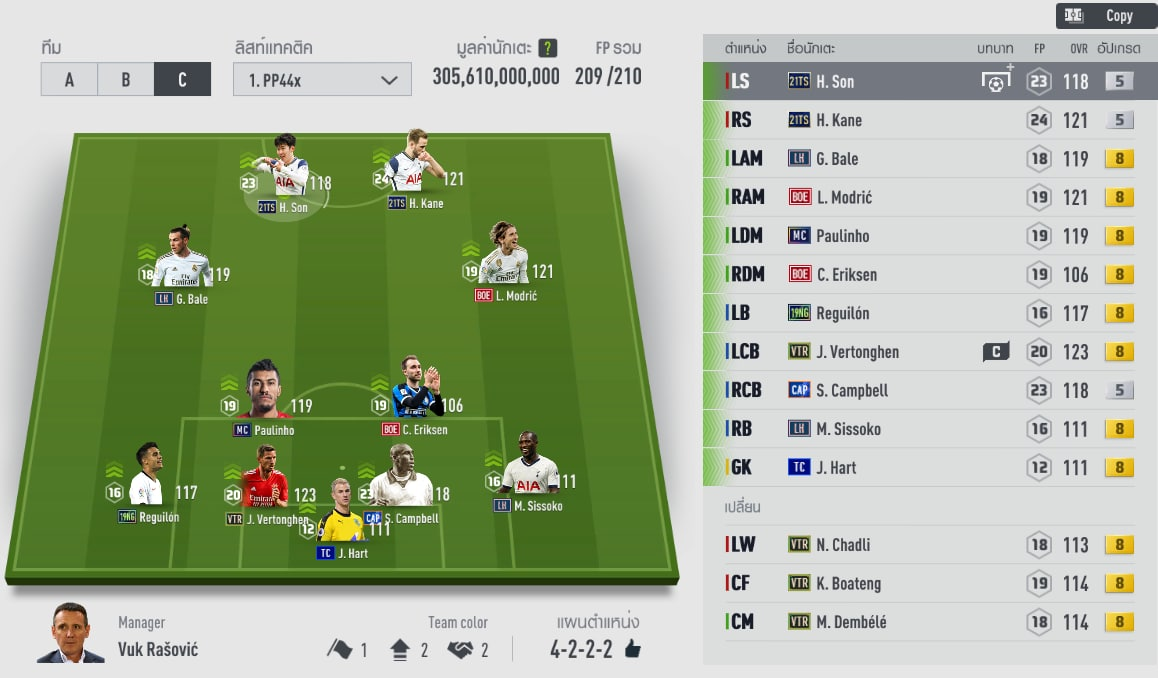Screen dimensions: 1158x678
Task: Open the PP44x tactics list dropdown
Action: pos(322,80)
